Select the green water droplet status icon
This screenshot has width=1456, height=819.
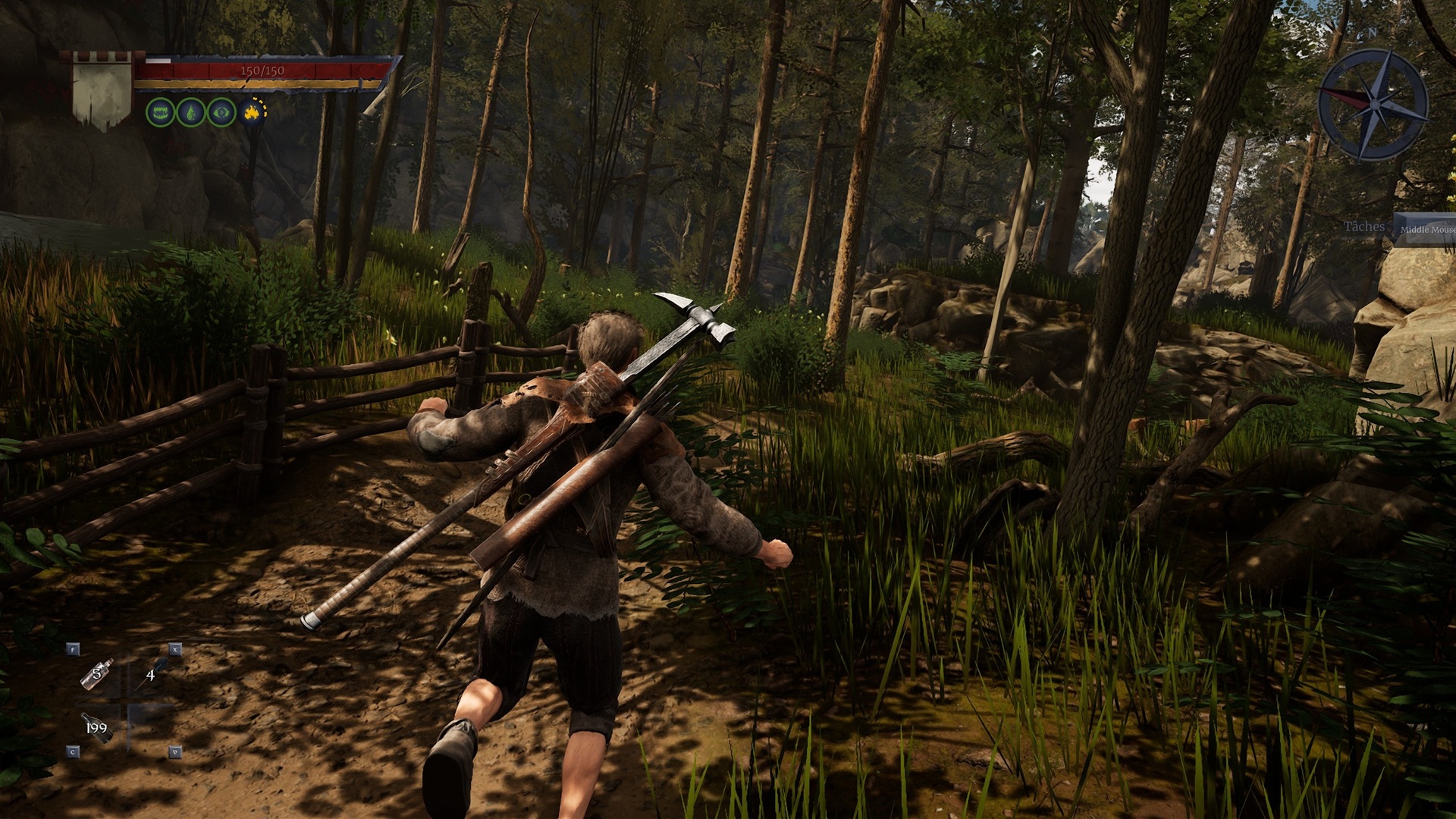pyautogui.click(x=190, y=113)
